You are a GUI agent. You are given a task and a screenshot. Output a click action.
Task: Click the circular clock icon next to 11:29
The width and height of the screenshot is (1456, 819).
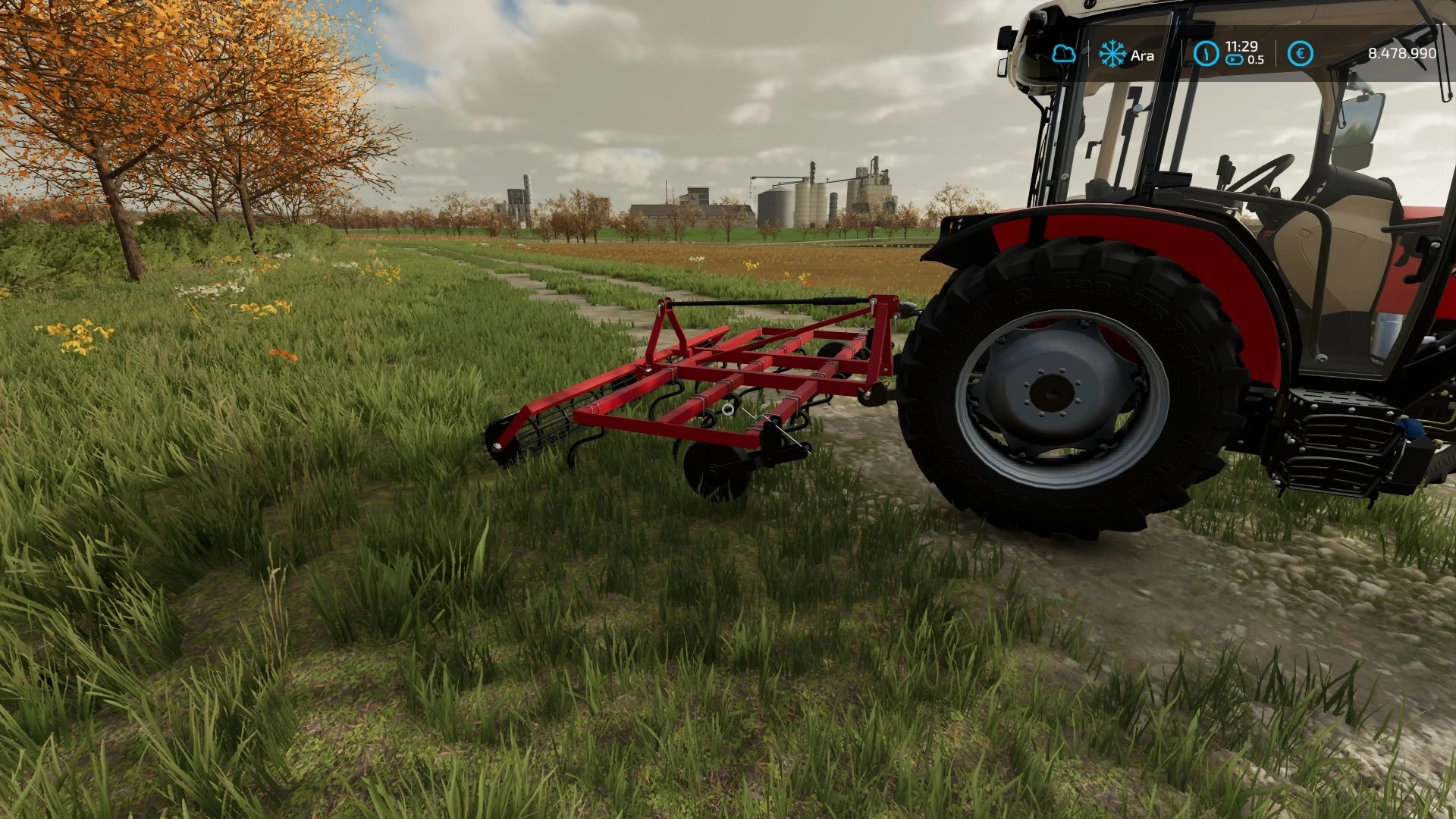click(1206, 52)
